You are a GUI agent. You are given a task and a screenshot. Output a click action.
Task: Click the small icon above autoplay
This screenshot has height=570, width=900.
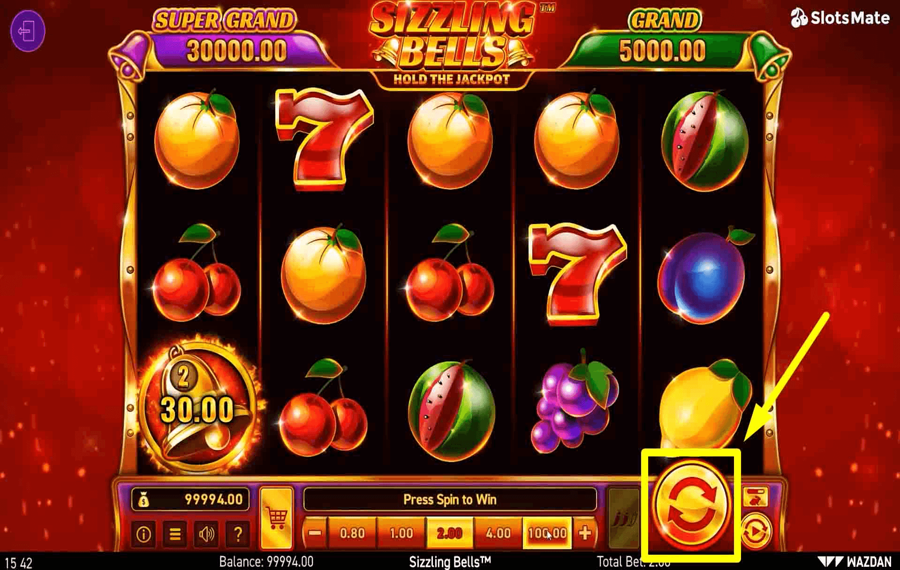pos(756,496)
